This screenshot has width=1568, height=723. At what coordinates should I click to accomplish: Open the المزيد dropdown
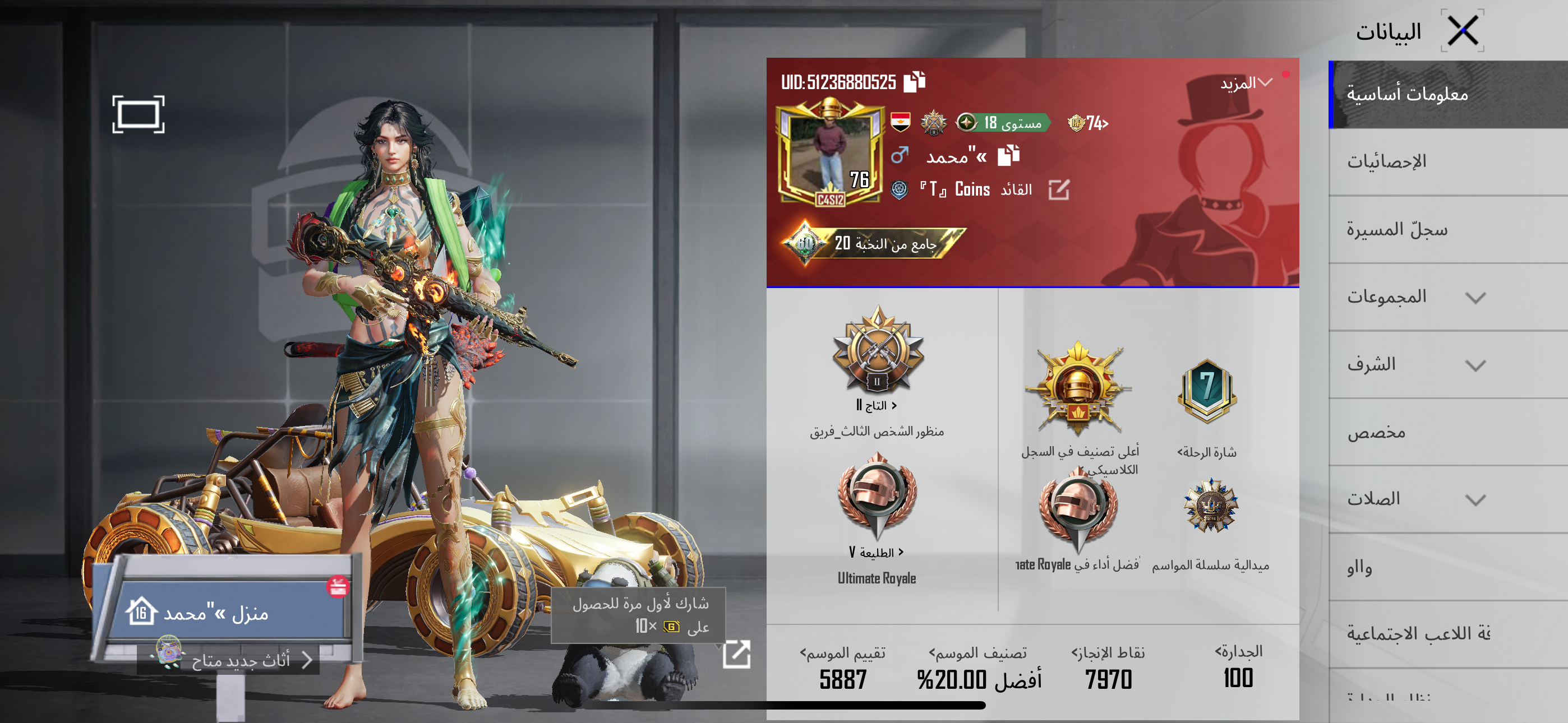(1246, 83)
